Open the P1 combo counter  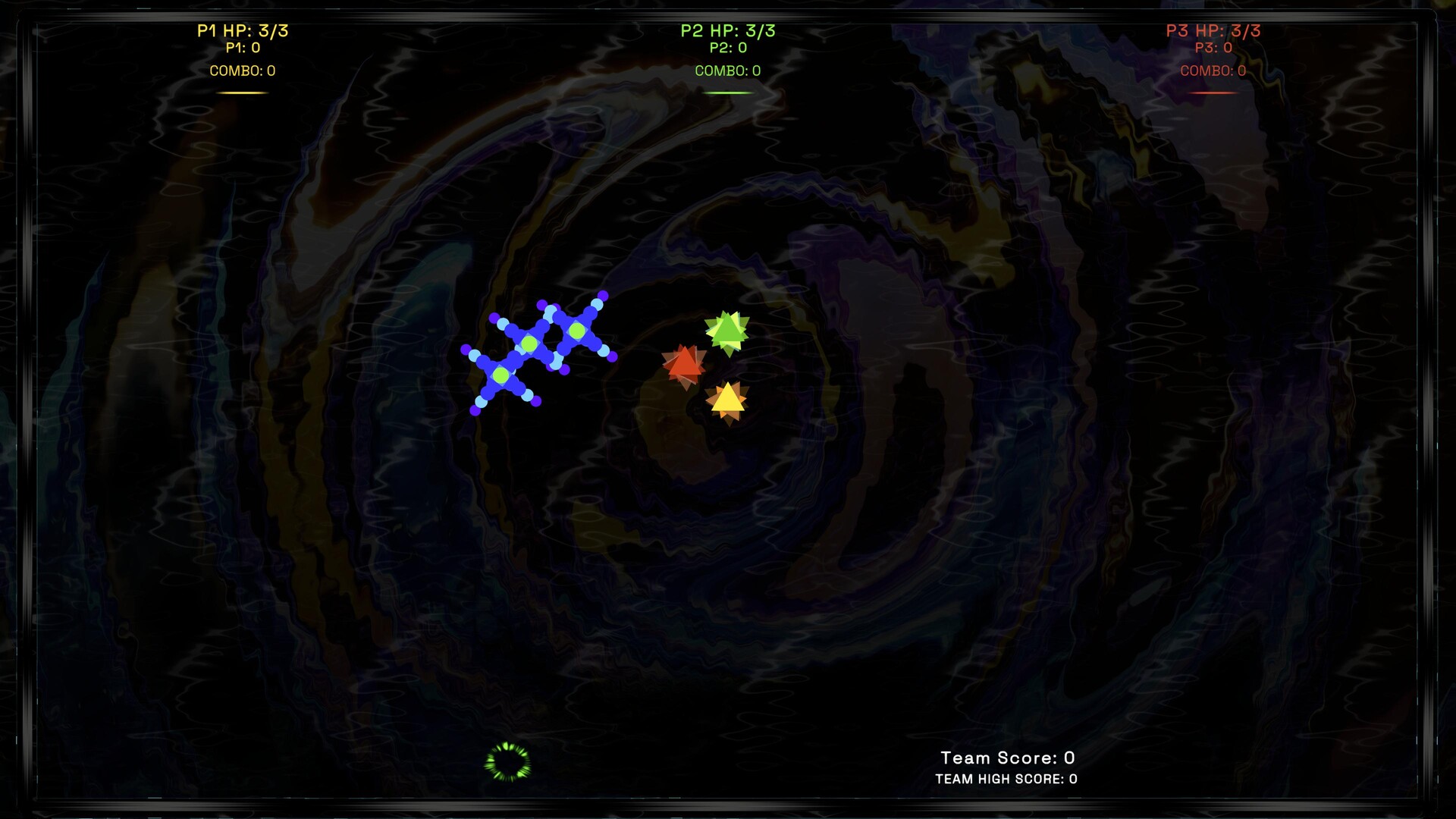point(243,71)
